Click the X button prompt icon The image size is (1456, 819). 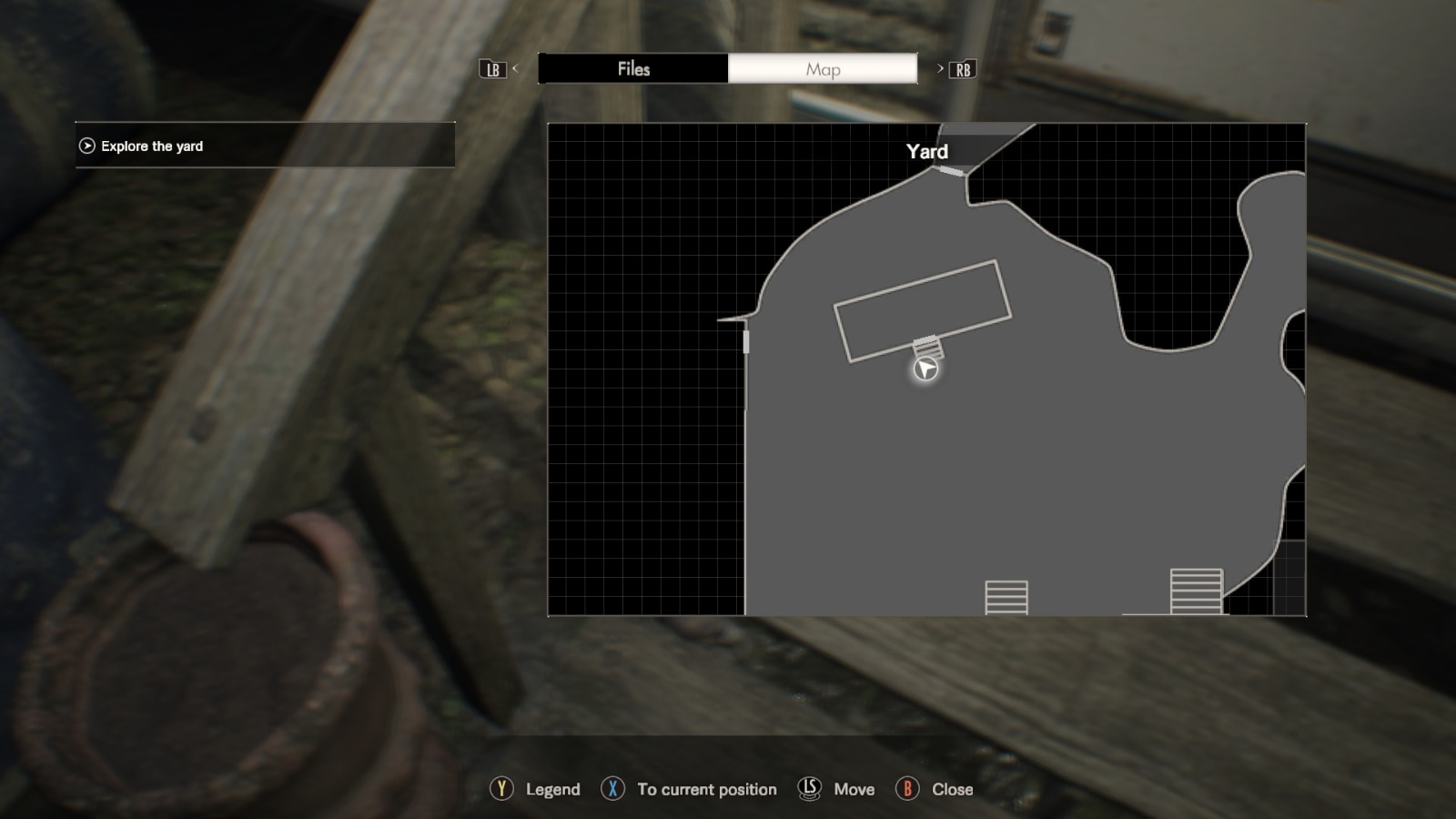[612, 789]
